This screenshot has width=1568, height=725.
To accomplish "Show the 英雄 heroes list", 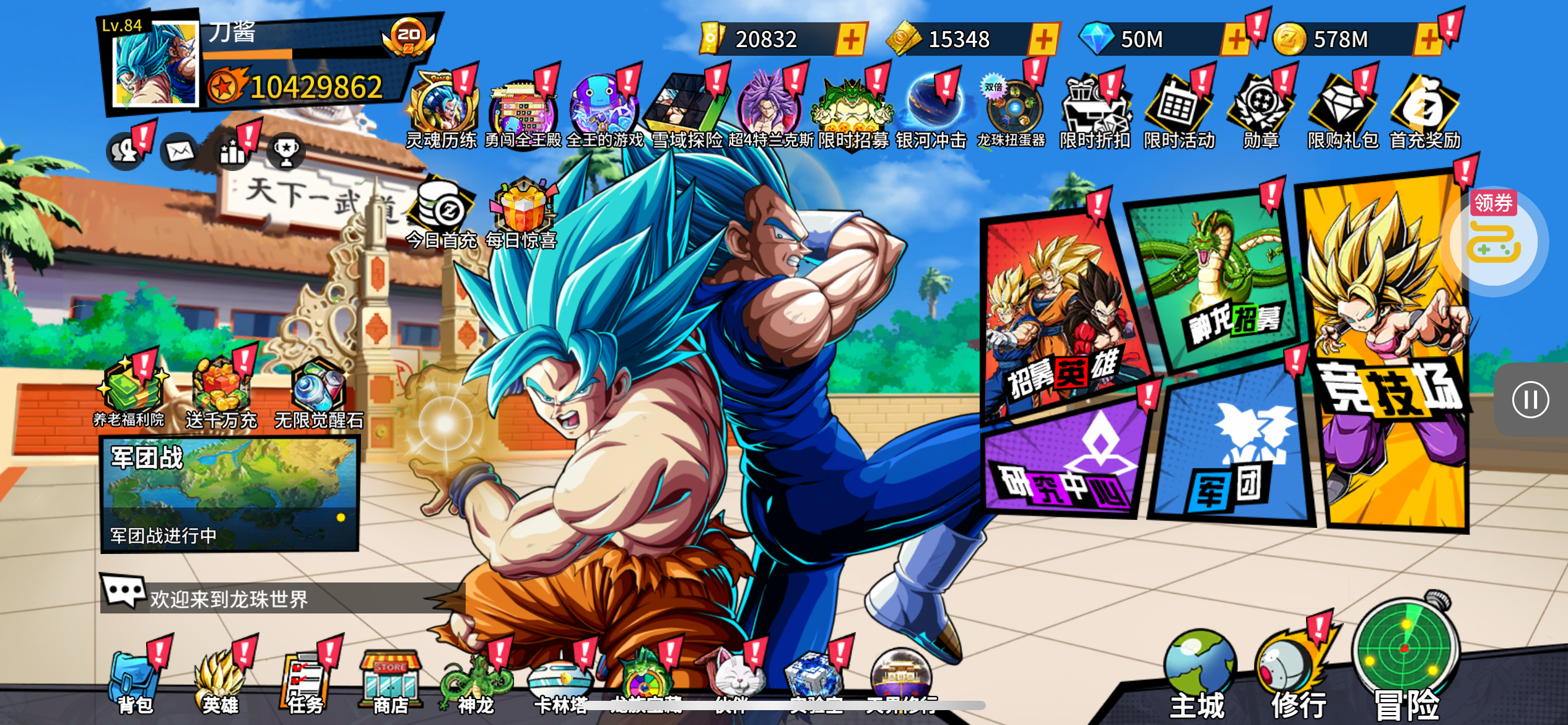I will point(219,682).
